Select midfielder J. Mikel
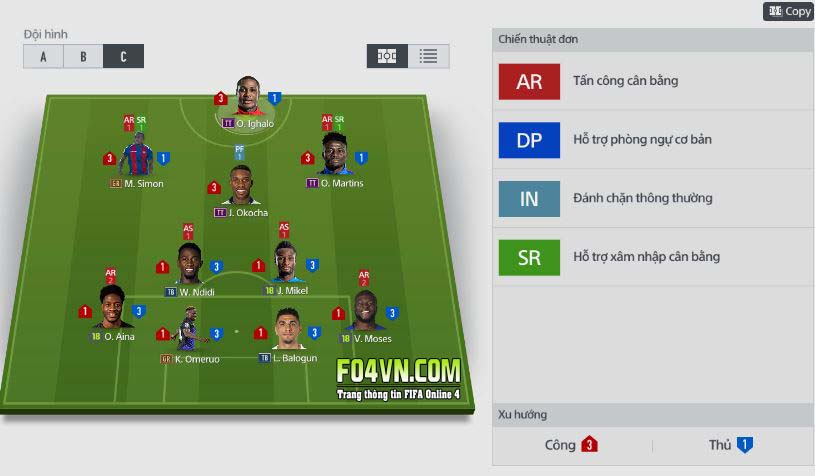Viewport: 815px width, 476px height. pos(286,264)
